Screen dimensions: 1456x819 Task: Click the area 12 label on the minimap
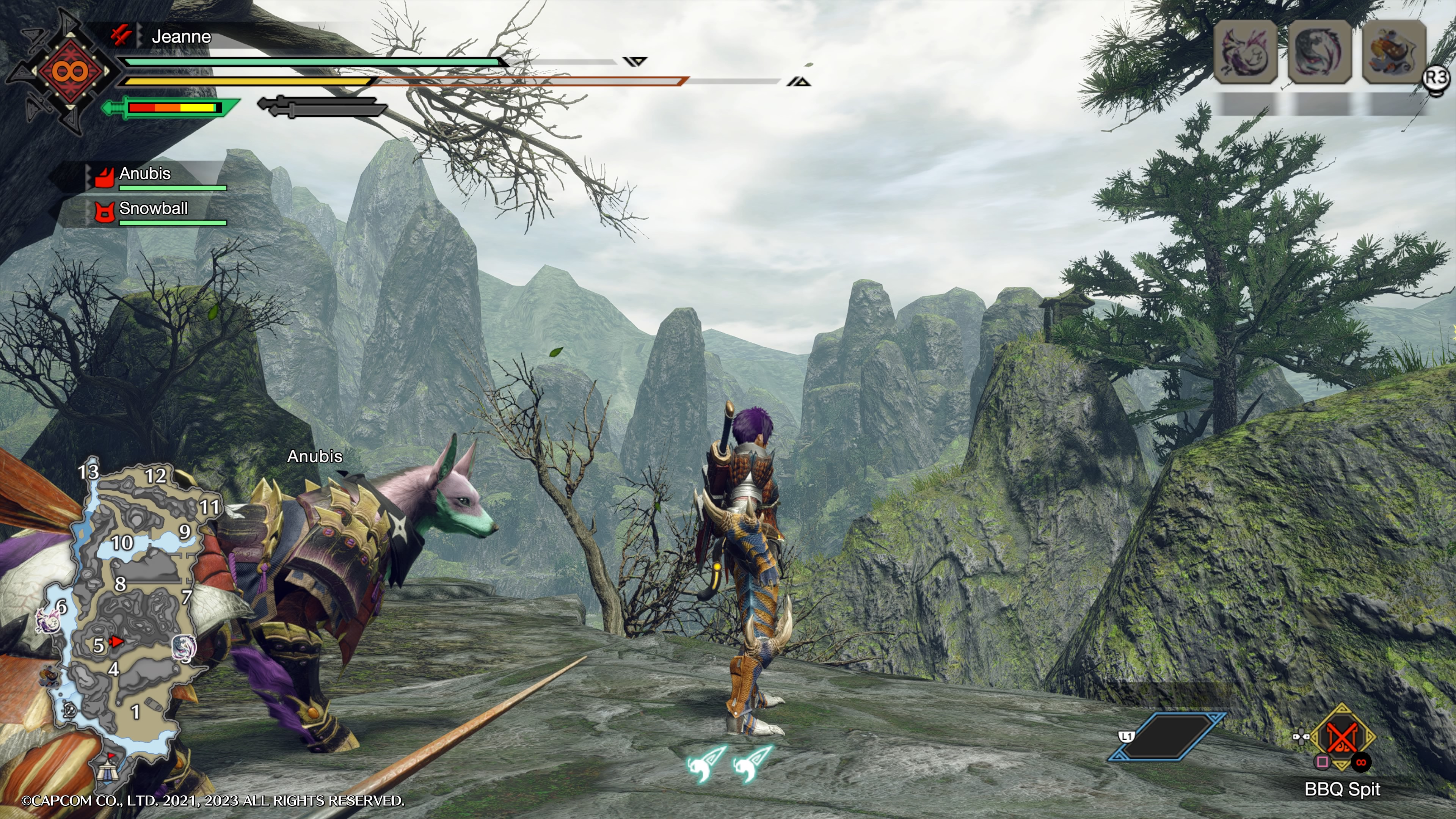coord(155,476)
